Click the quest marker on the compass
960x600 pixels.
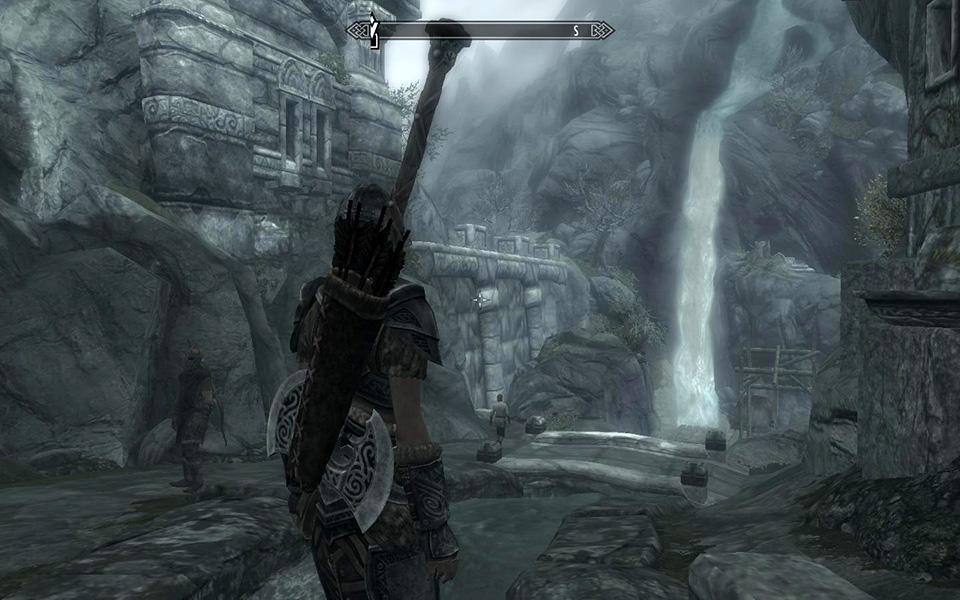[373, 31]
